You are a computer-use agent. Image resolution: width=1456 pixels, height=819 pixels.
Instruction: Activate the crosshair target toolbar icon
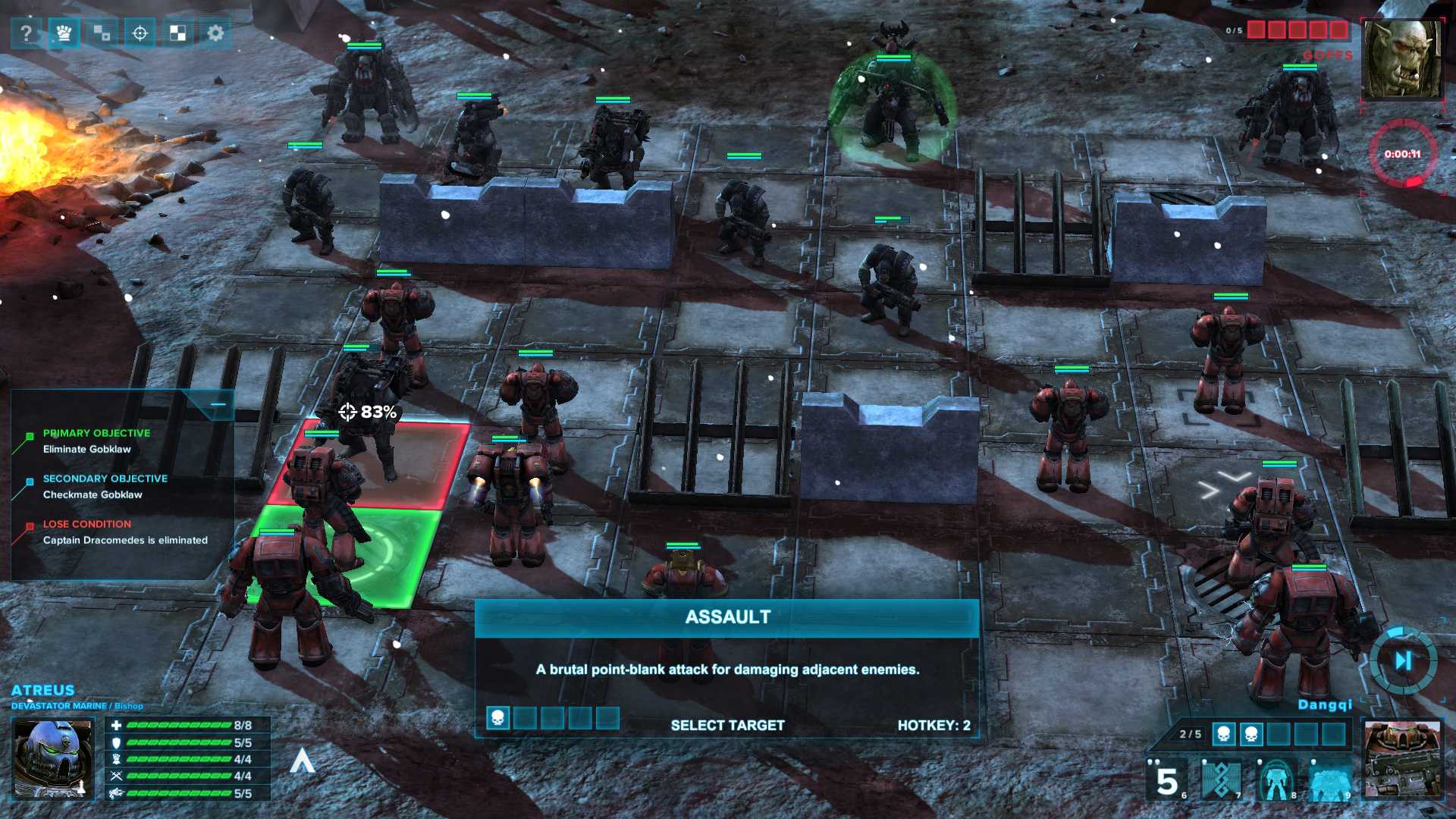(140, 33)
